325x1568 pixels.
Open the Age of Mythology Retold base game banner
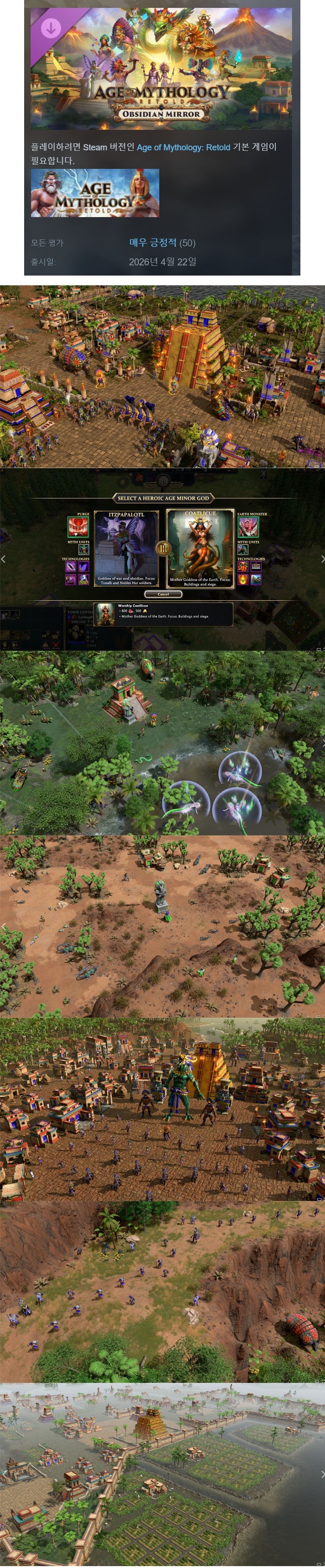(95, 193)
